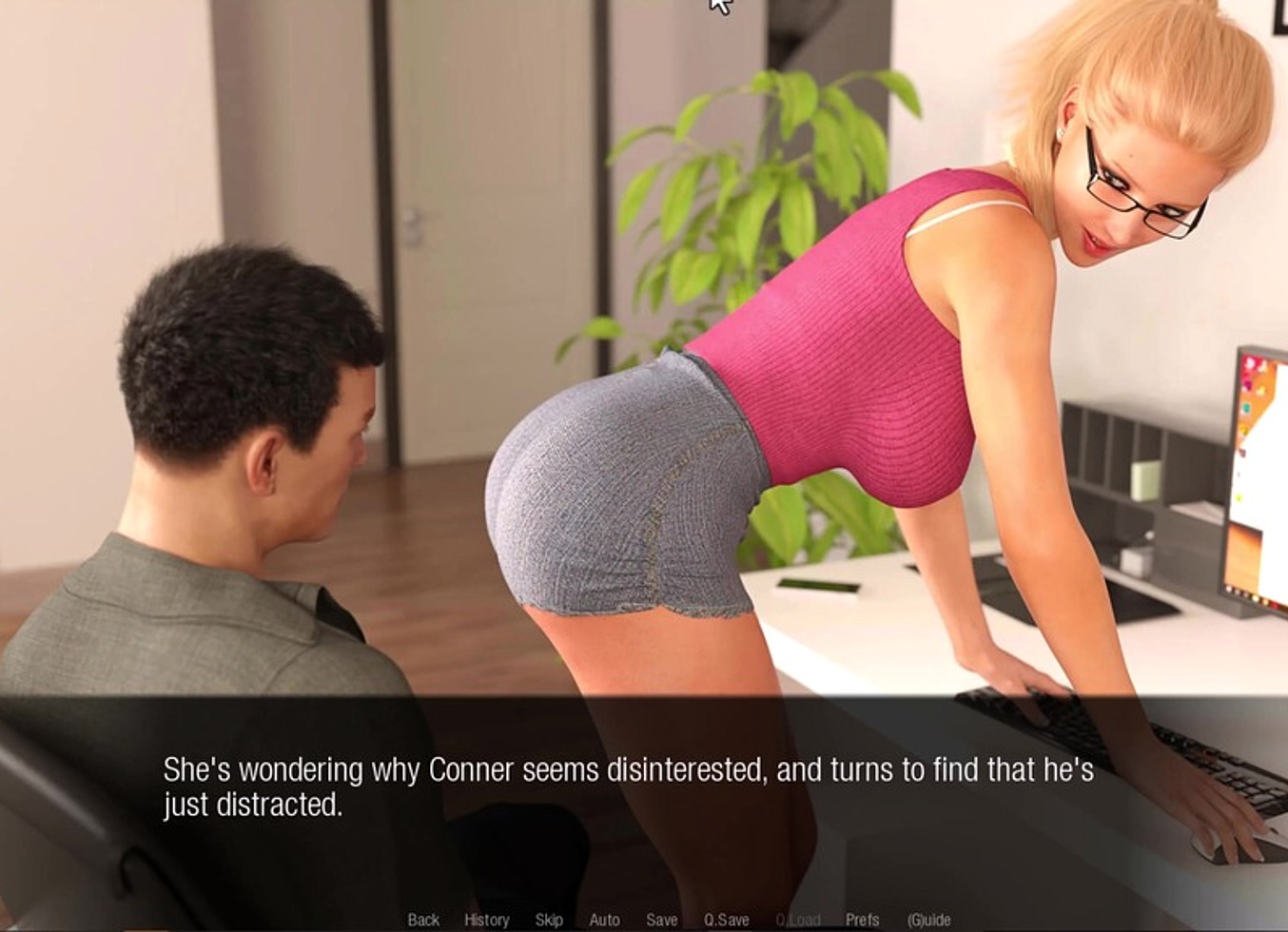
Task: Click the green icon on the in-game desktop
Action: click(x=1239, y=497)
